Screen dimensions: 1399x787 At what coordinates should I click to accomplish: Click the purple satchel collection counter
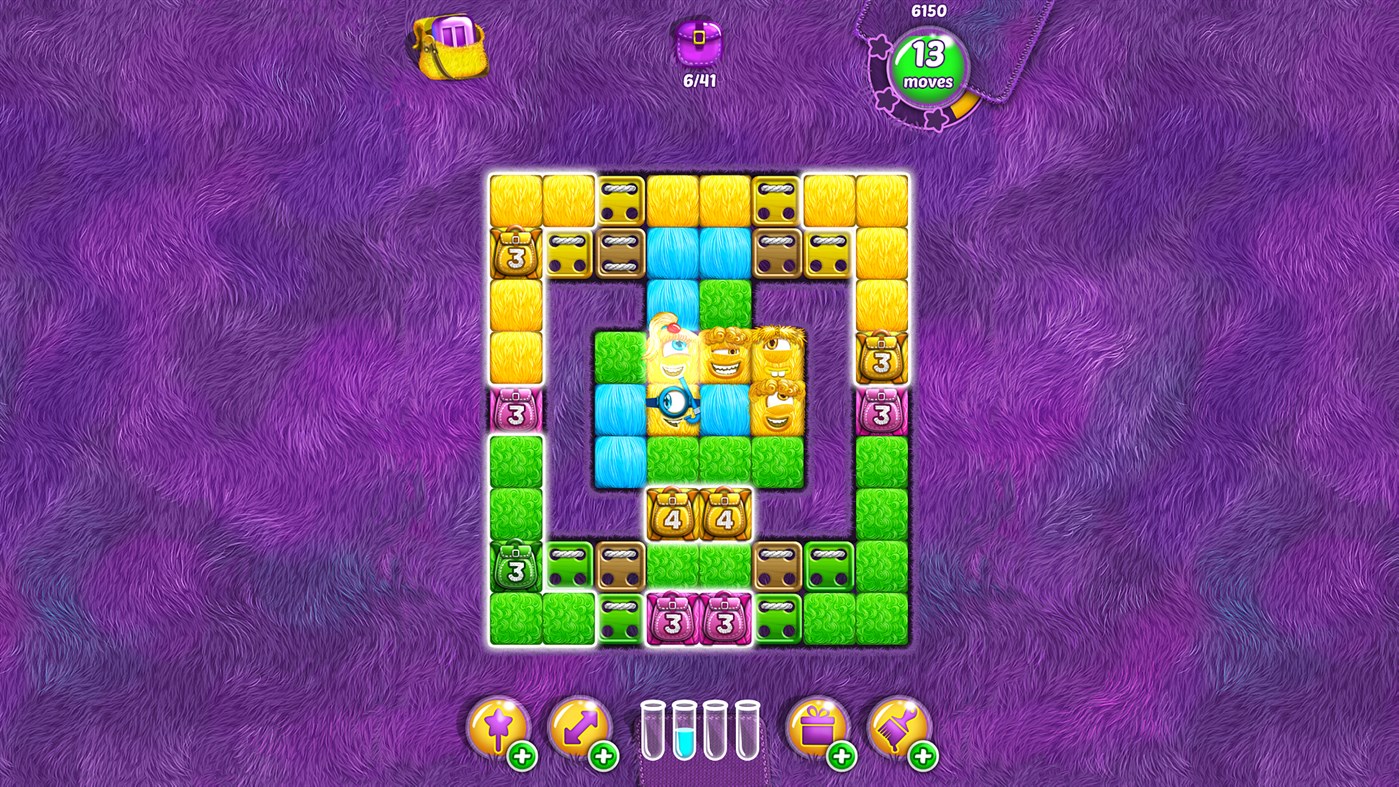[699, 45]
